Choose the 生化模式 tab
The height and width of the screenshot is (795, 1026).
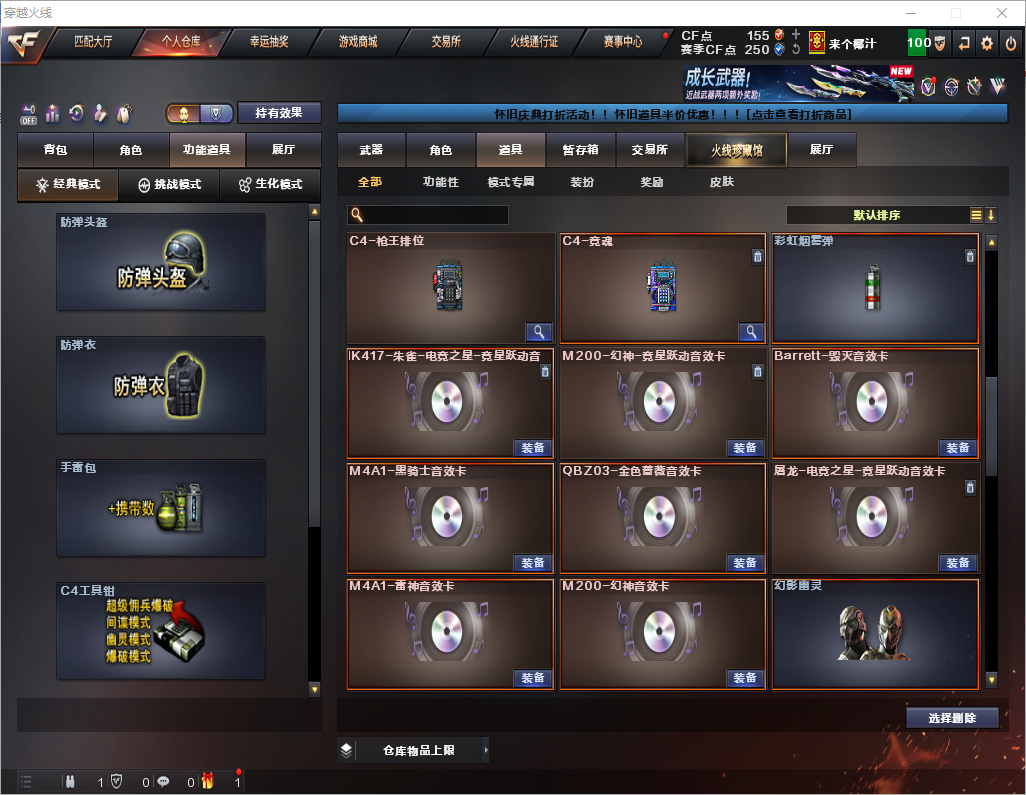[x=270, y=185]
